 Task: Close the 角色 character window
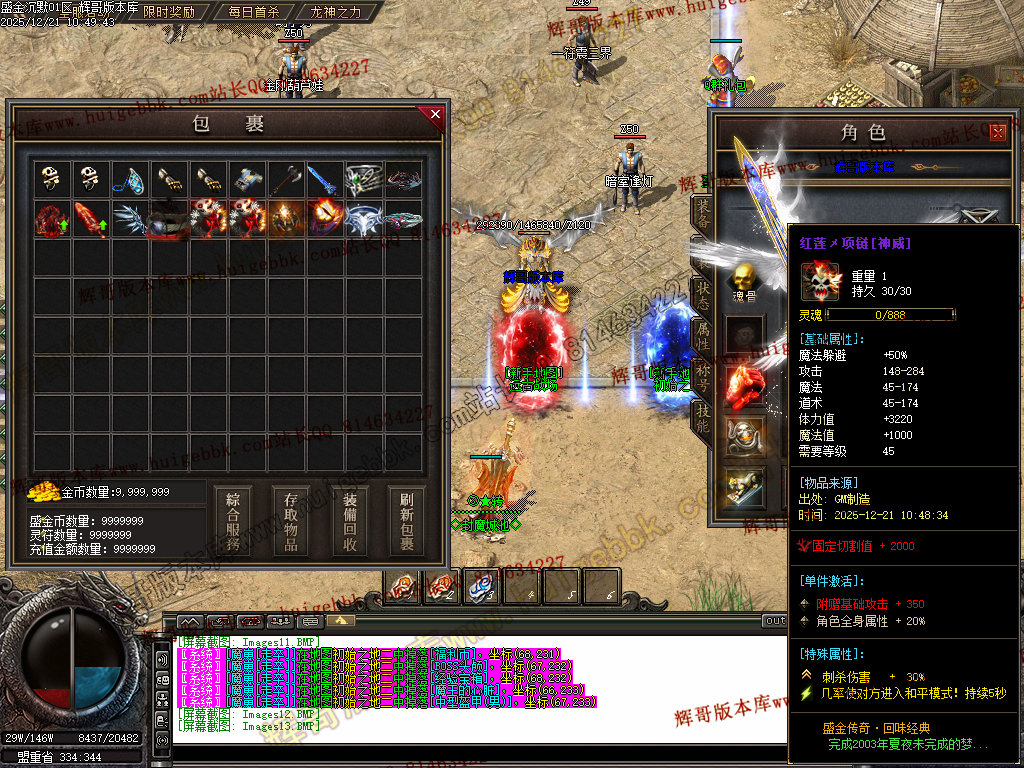(x=997, y=132)
